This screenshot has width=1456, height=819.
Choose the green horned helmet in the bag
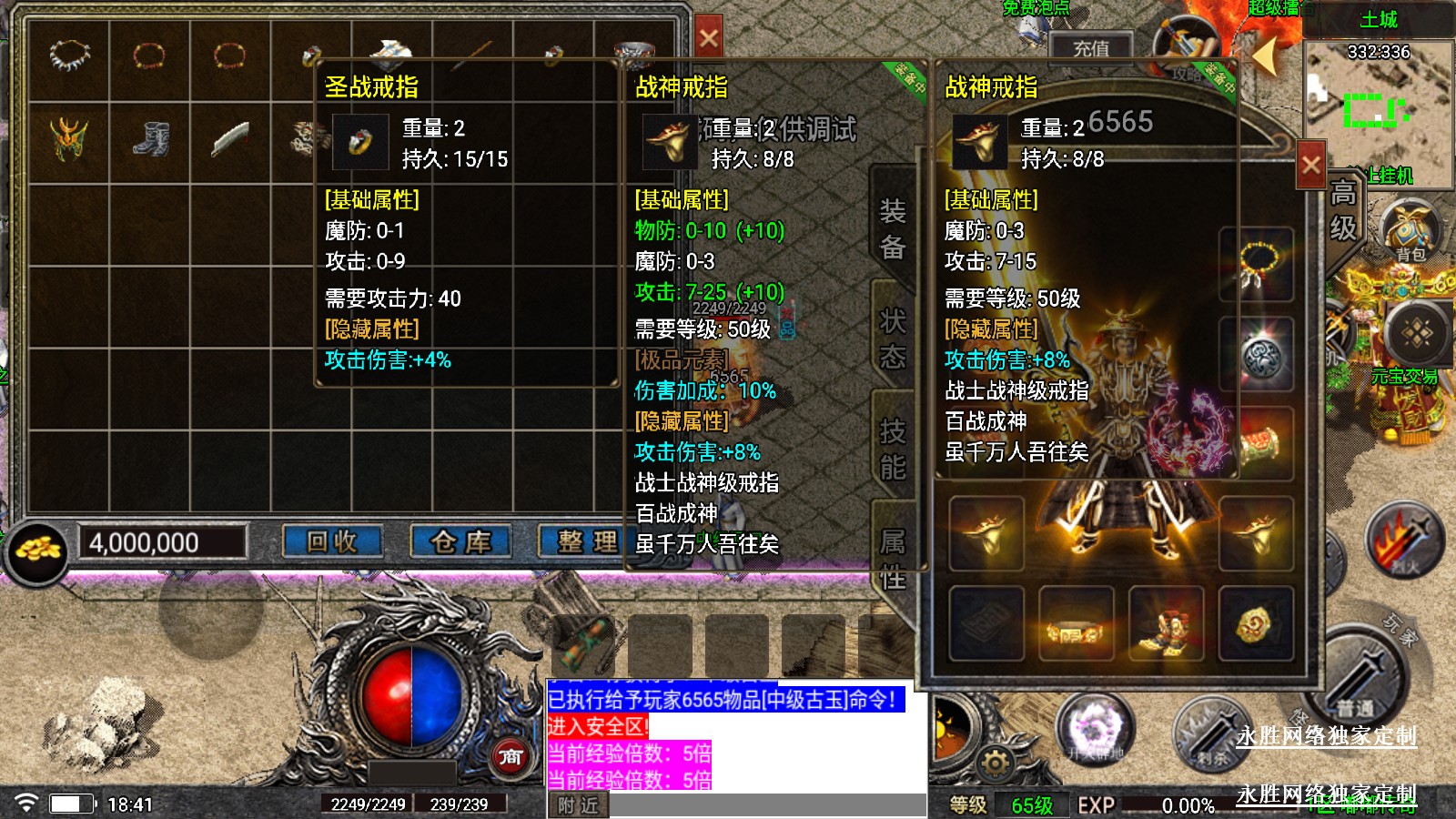point(69,139)
